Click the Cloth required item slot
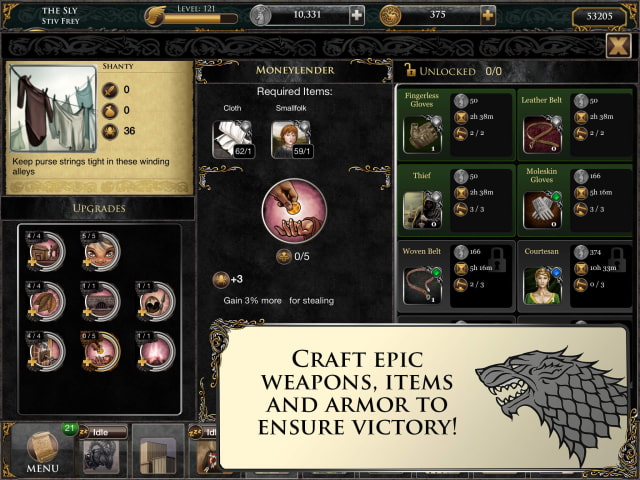 pyautogui.click(x=231, y=140)
